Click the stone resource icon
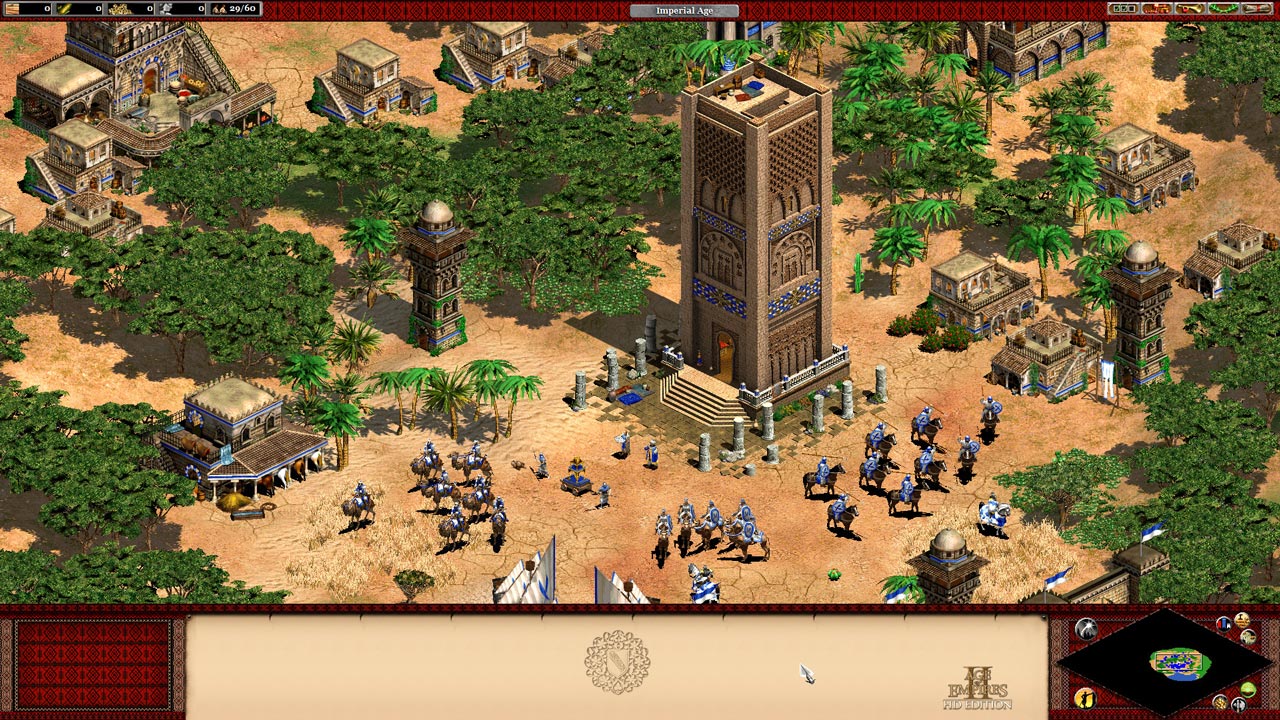 coord(166,9)
